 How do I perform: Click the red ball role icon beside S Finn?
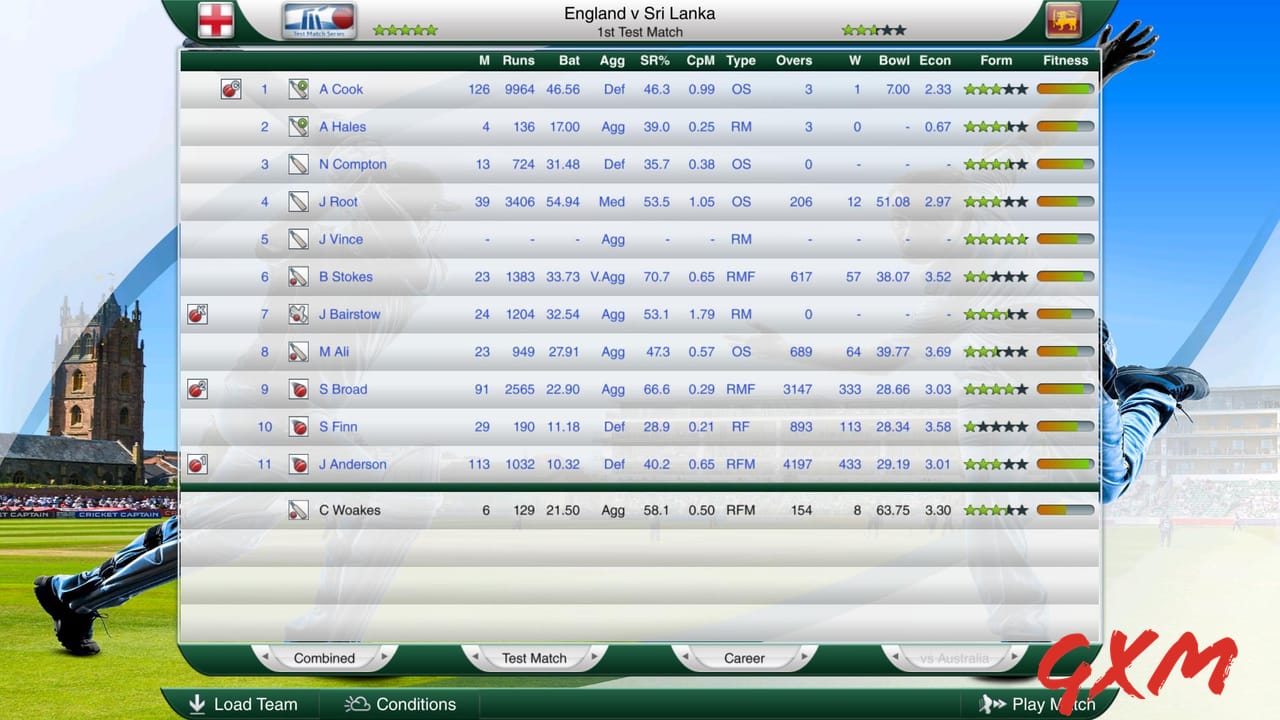[x=297, y=427]
